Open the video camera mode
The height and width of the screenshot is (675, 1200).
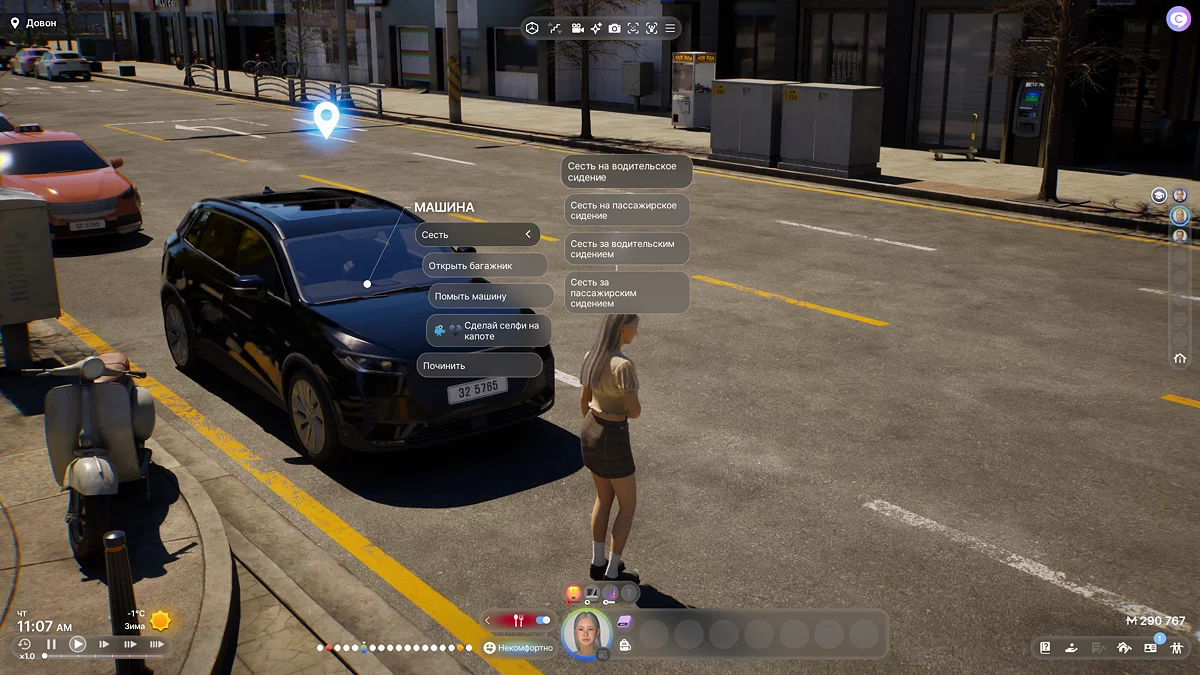577,28
